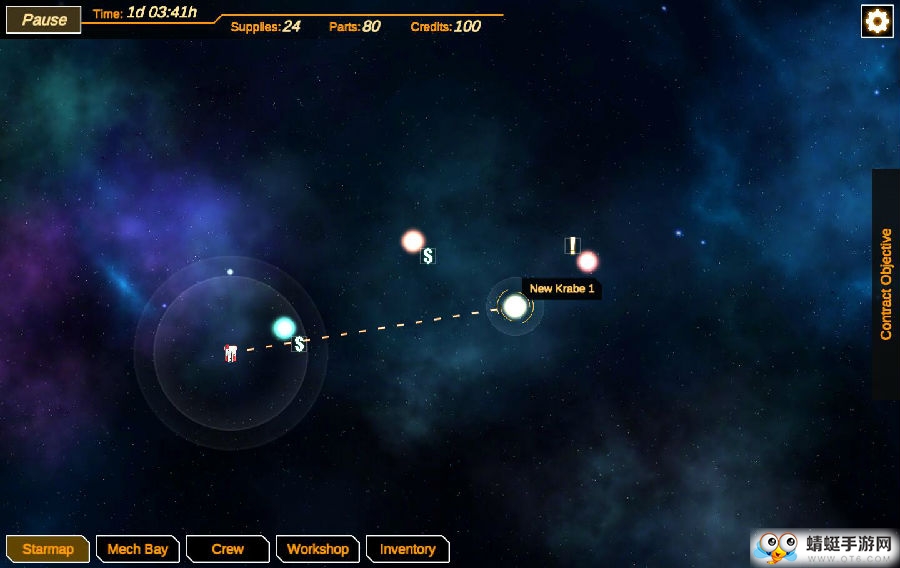
Task: Choose the red star beside the exclamation marker
Action: point(588,261)
